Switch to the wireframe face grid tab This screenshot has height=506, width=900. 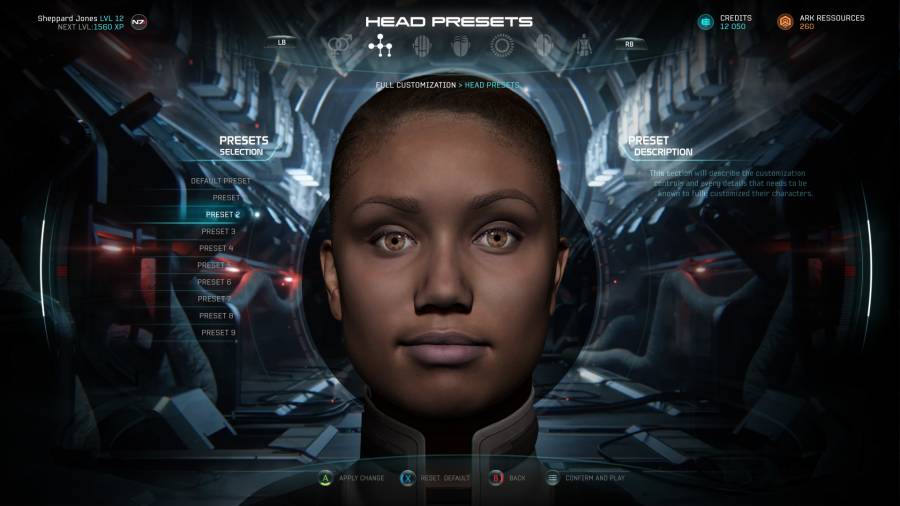421,45
